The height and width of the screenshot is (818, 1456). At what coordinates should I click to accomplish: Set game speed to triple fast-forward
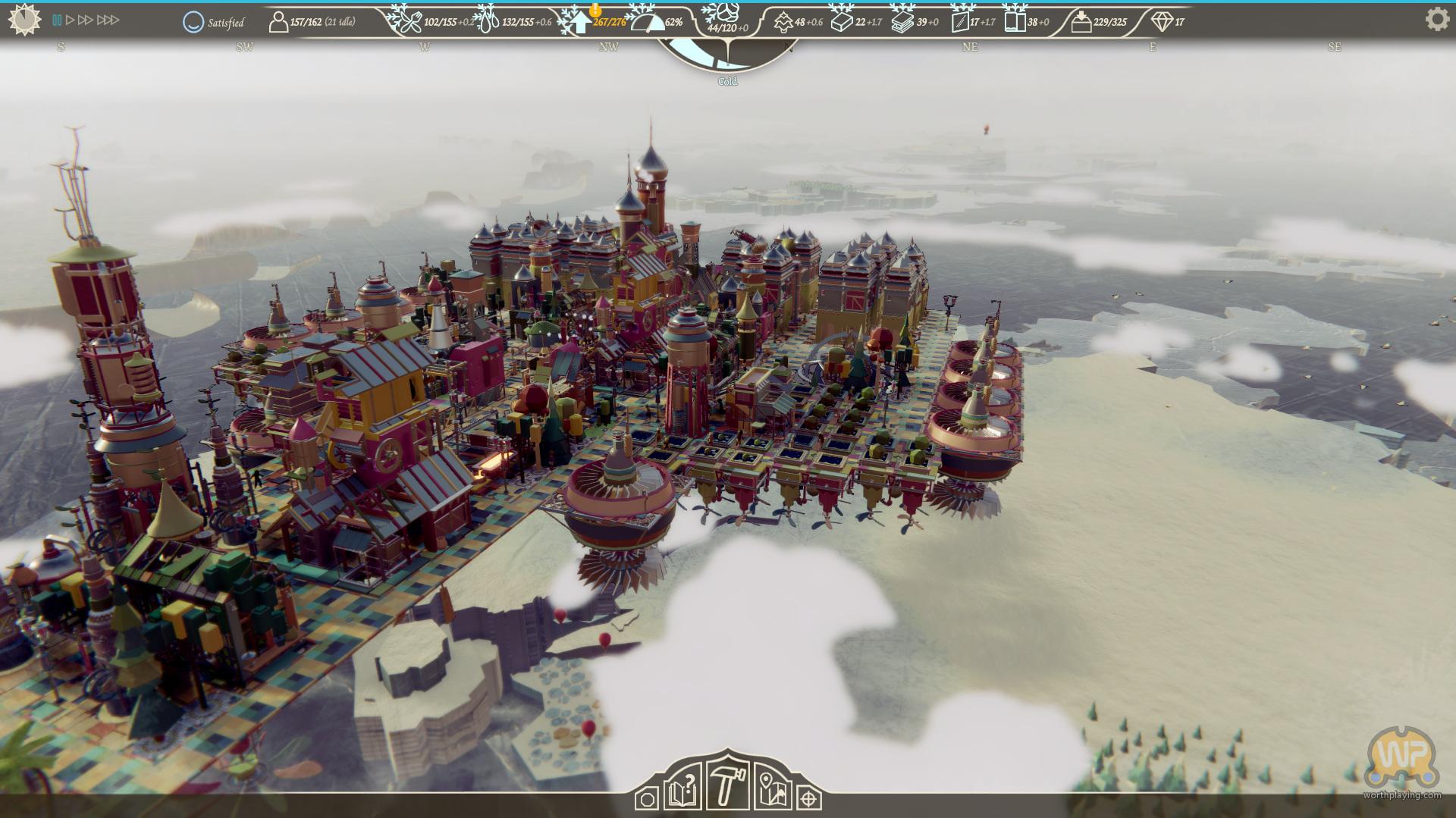(x=108, y=20)
